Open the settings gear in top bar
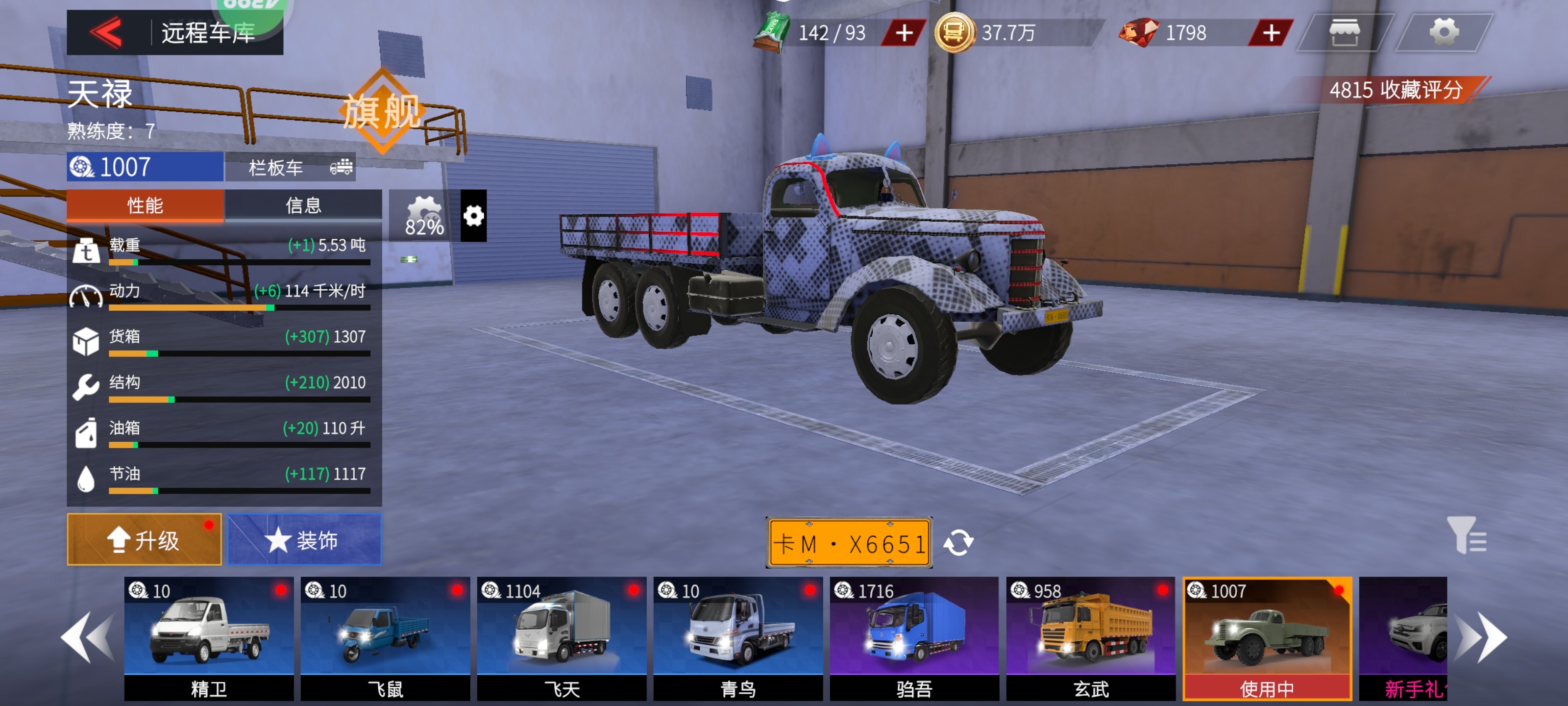 pos(1443,32)
